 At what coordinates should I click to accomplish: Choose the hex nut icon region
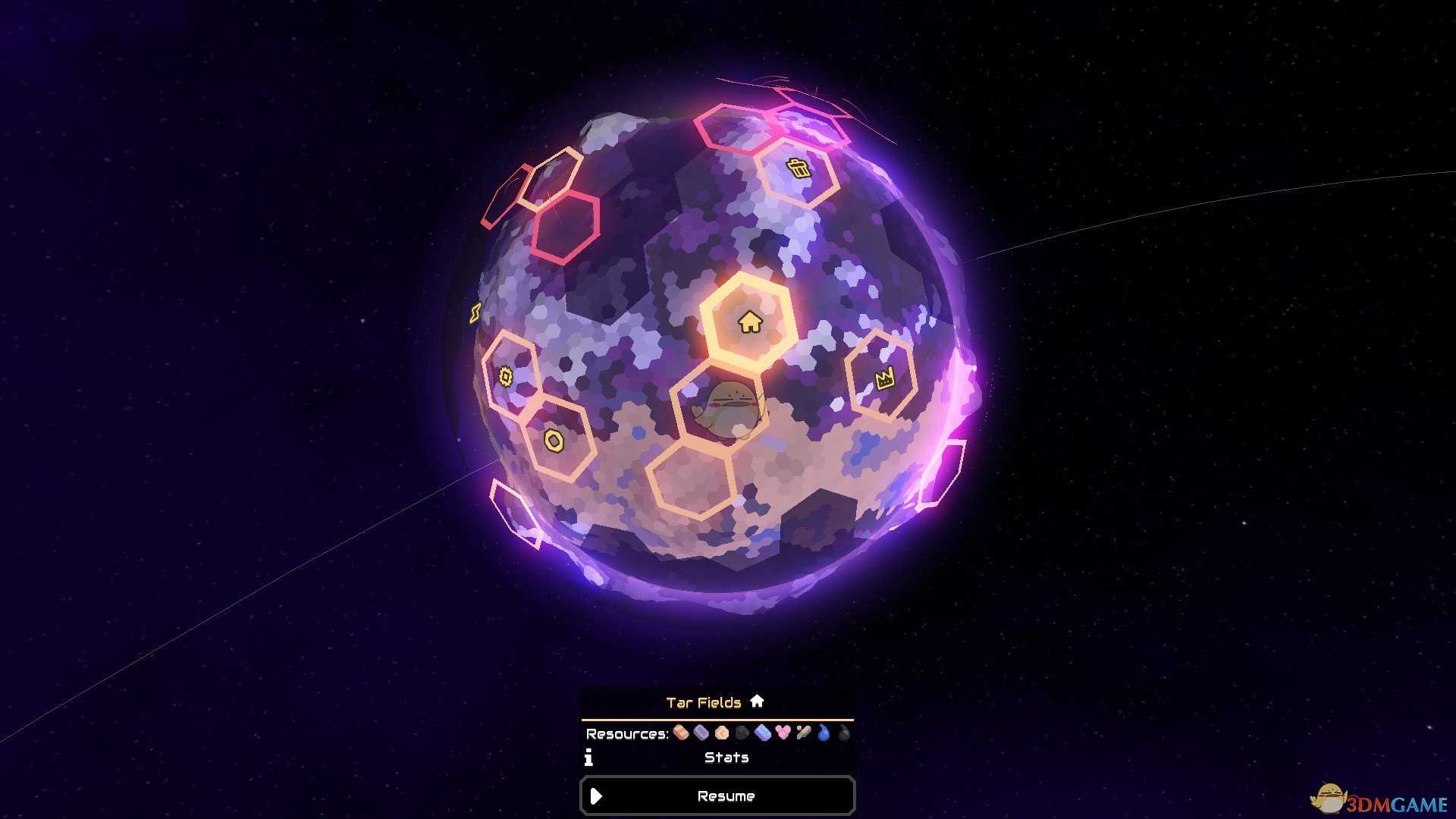[x=554, y=441]
